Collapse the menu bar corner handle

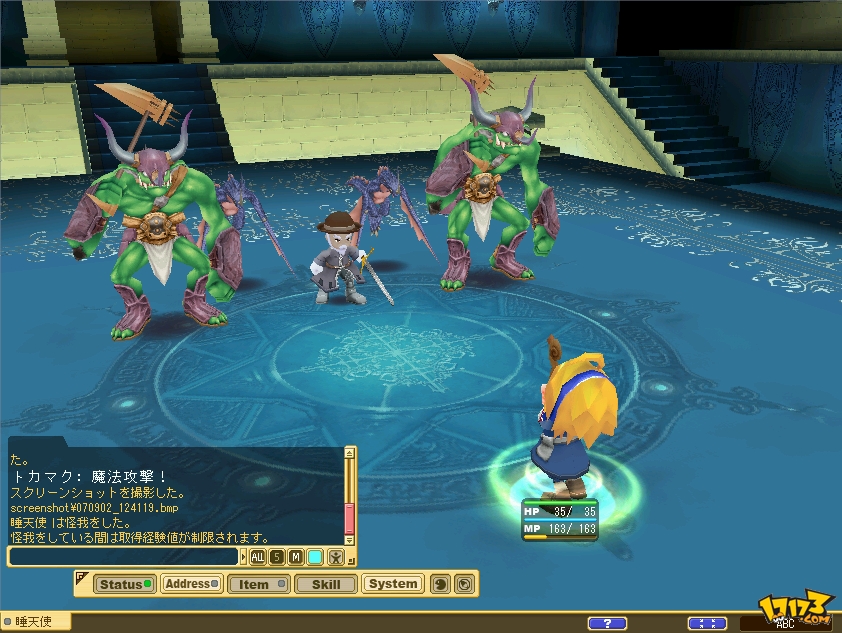81,576
